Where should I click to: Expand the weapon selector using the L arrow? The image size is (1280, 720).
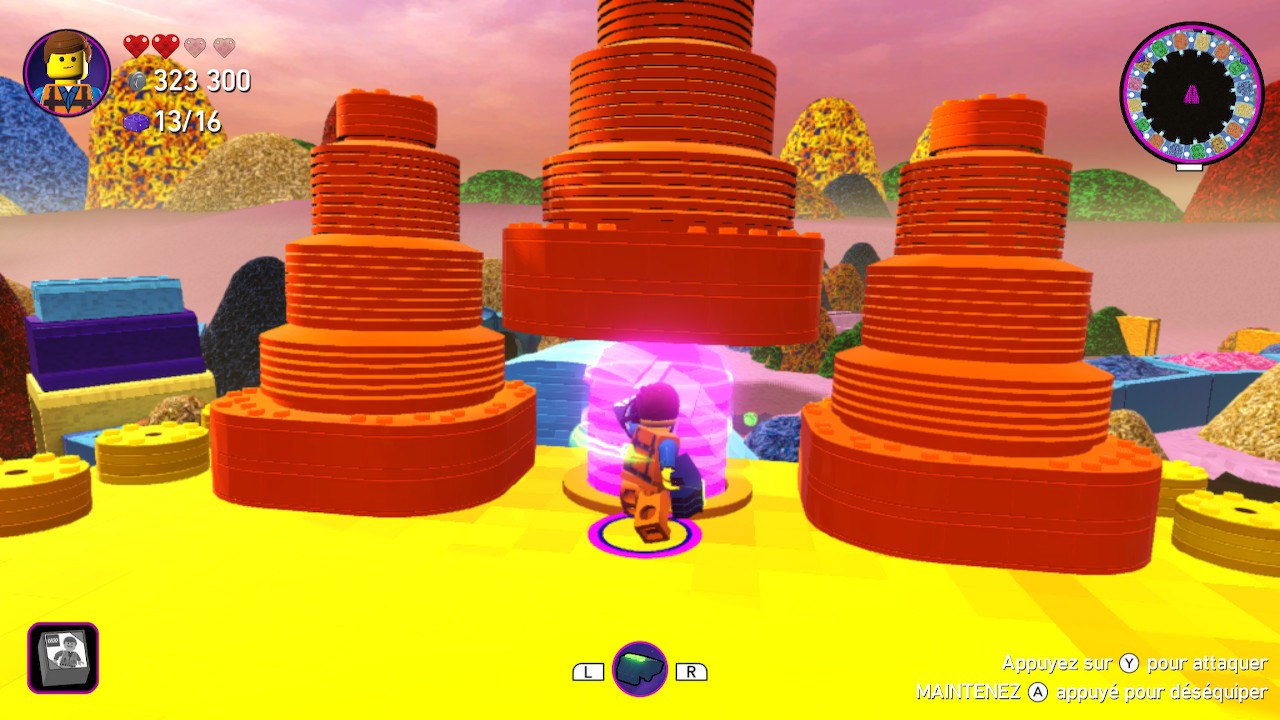click(588, 671)
